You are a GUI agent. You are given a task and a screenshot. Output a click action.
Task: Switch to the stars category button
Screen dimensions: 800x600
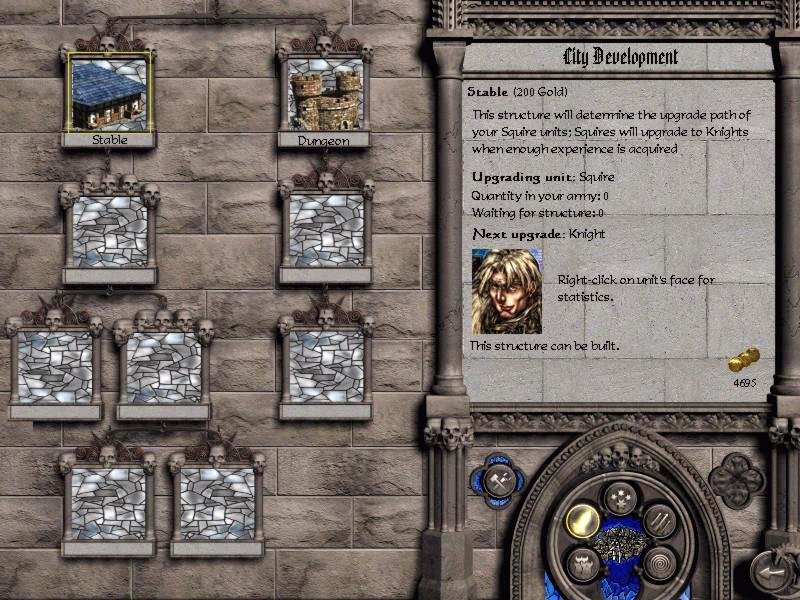point(620,496)
